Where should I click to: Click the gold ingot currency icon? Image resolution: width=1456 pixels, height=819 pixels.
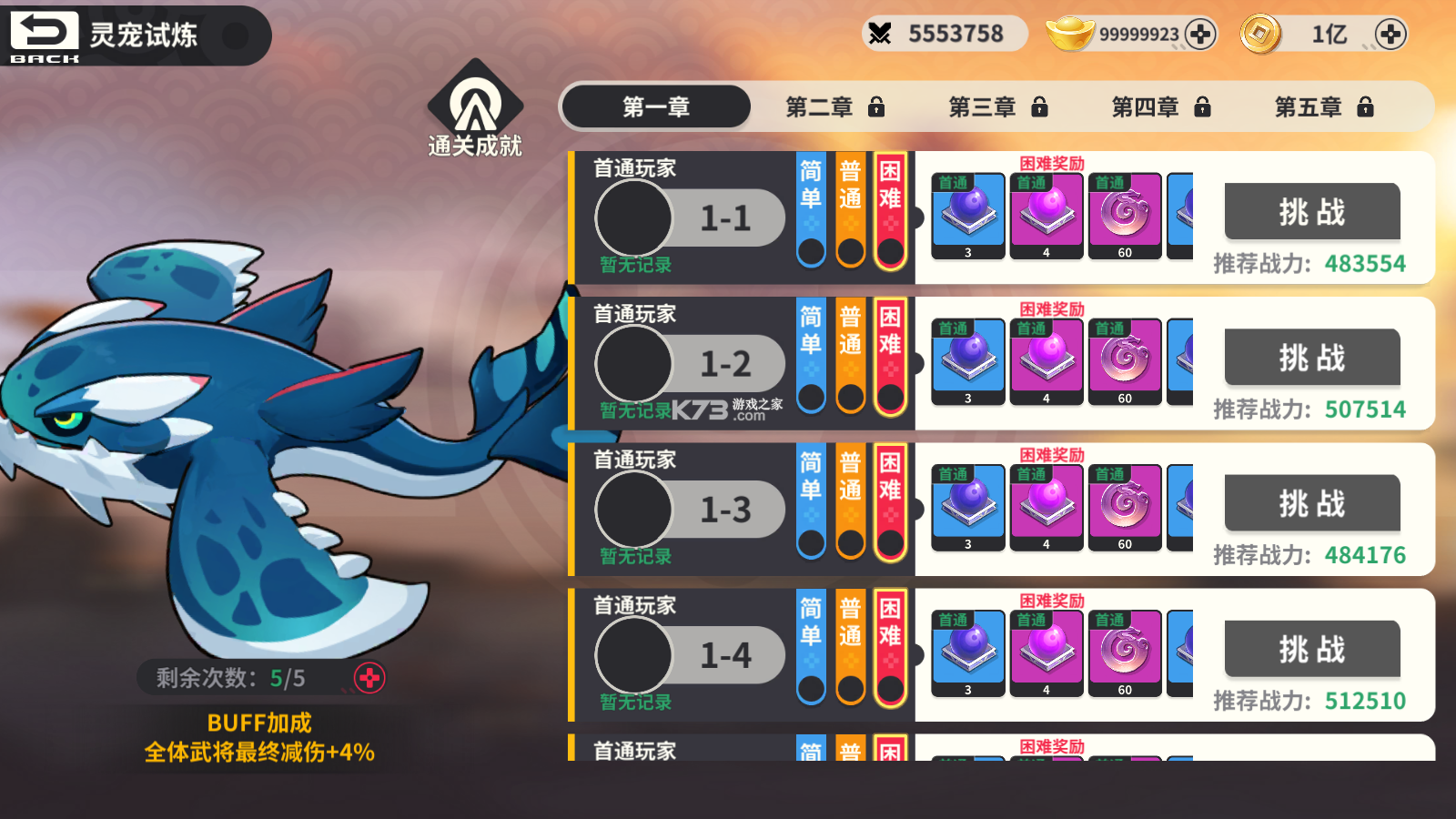pyautogui.click(x=1071, y=34)
